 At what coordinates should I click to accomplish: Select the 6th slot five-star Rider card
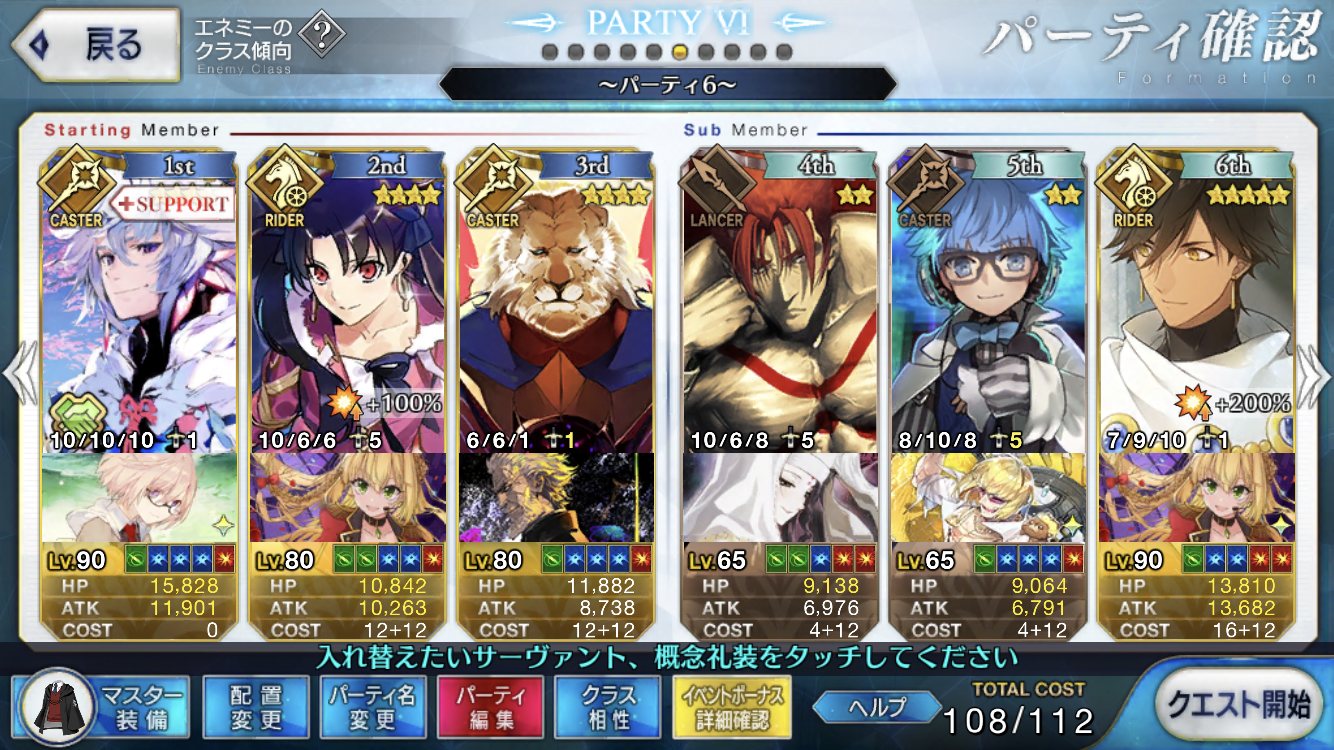pyautogui.click(x=1197, y=310)
